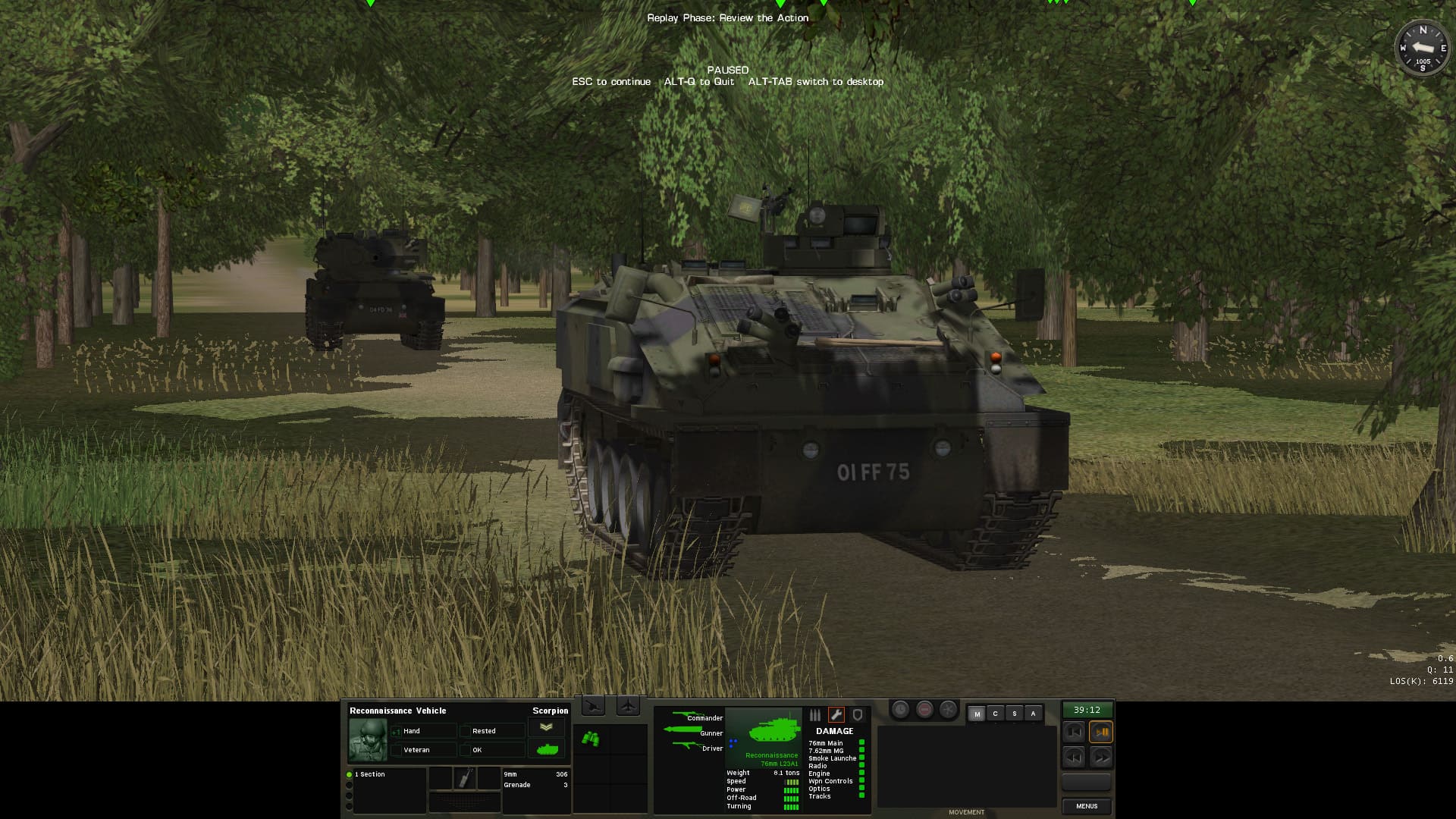The height and width of the screenshot is (819, 1456).
Task: Show the ammunition panel with the bullets icon
Action: click(815, 715)
